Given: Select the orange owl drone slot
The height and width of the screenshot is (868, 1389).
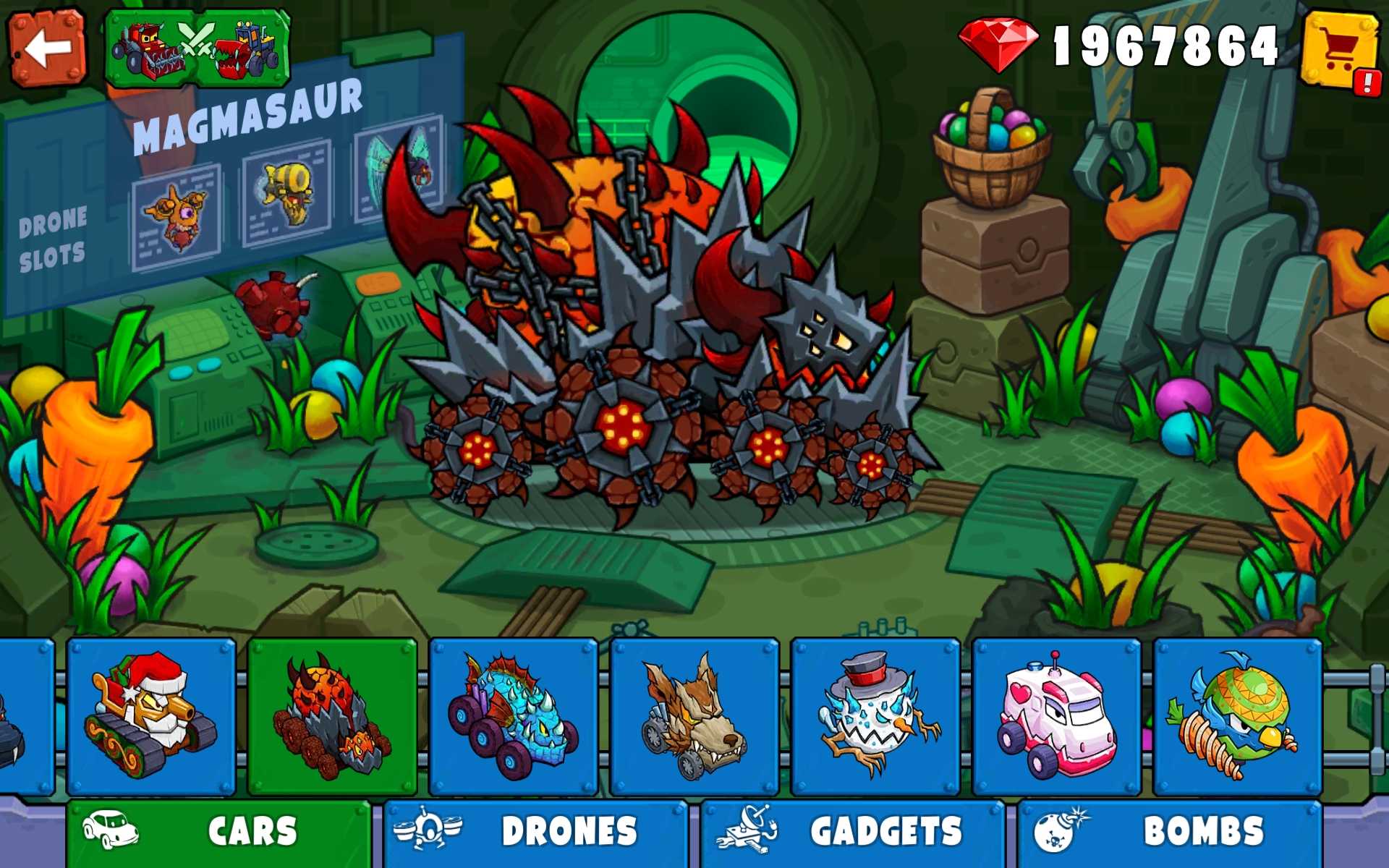Looking at the screenshot, I should [176, 216].
